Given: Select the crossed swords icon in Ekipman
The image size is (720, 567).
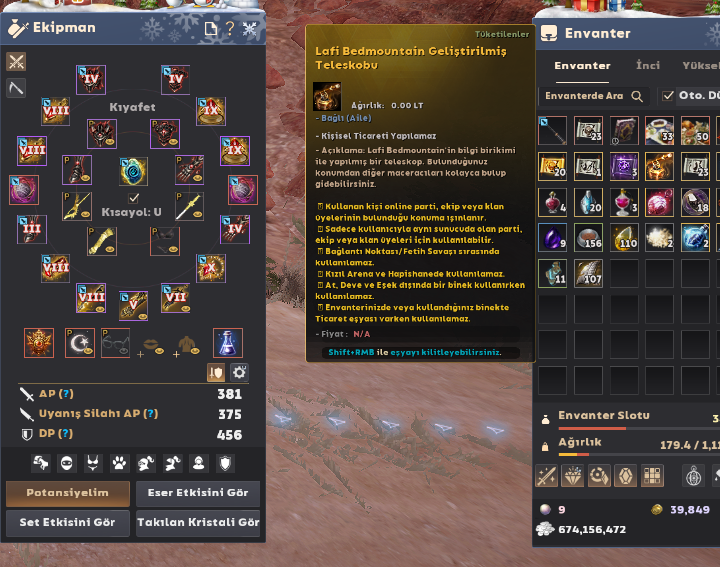Looking at the screenshot, I should 16,62.
